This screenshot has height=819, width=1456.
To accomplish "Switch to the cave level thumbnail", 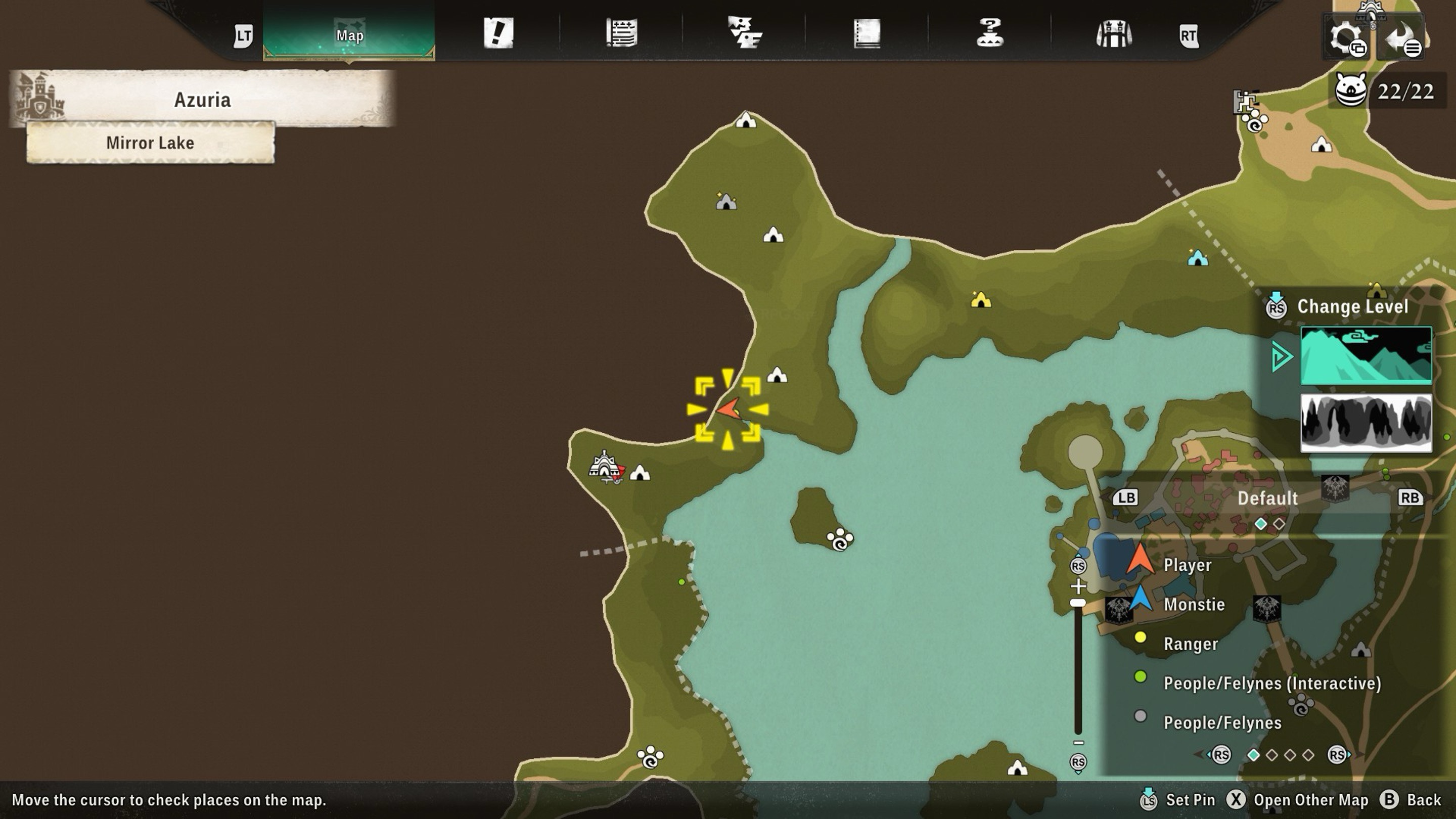I will (x=1366, y=423).
